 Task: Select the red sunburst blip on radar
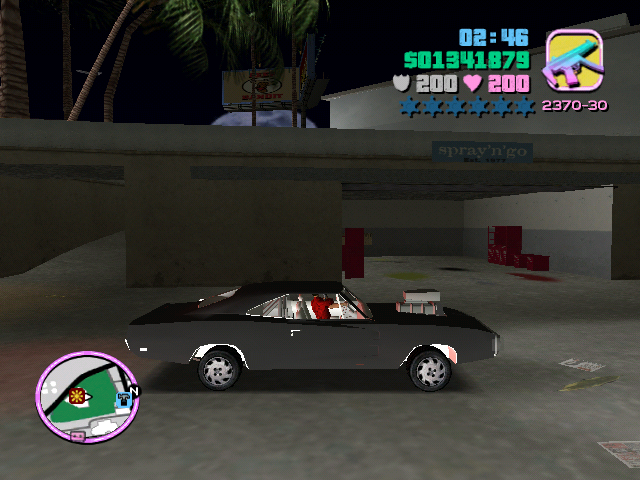(76, 396)
